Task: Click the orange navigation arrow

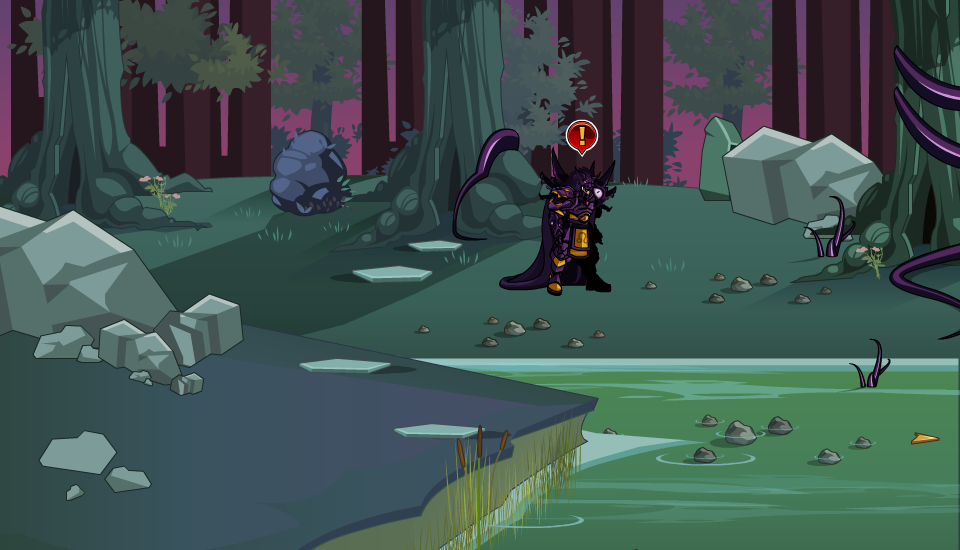Action: pyautogui.click(x=924, y=438)
